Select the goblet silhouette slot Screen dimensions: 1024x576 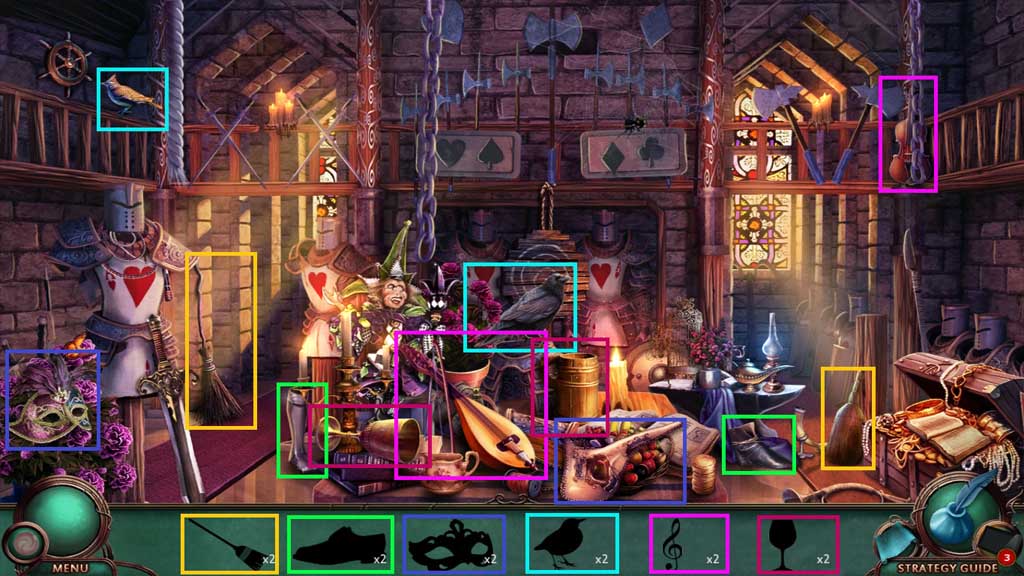797,545
